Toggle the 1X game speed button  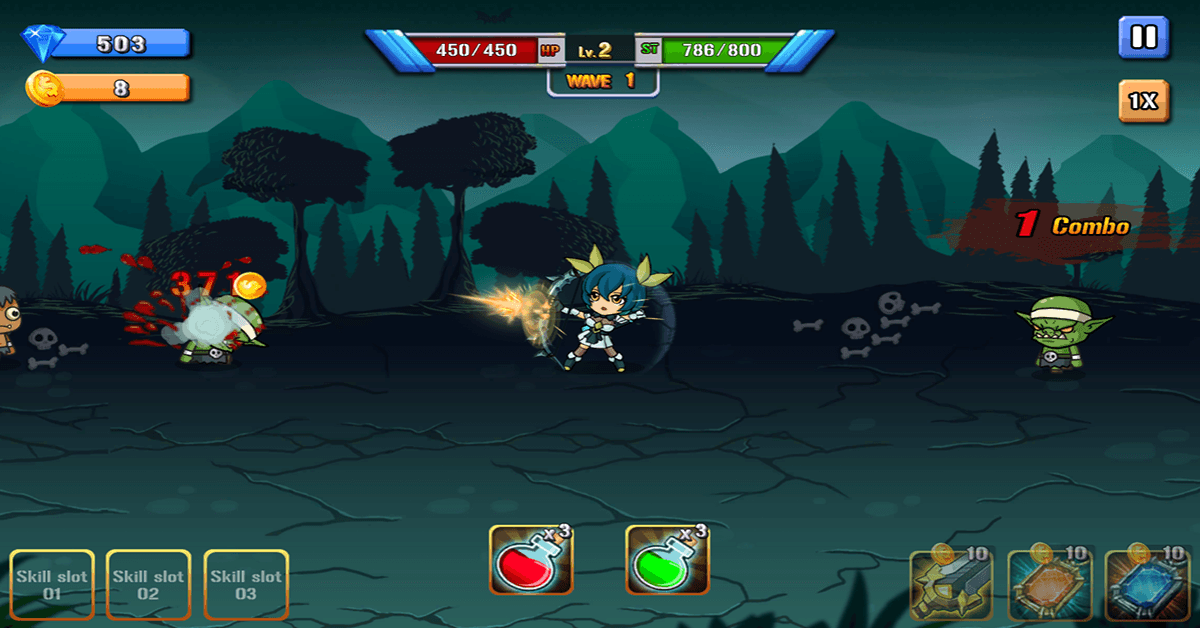[x=1143, y=101]
